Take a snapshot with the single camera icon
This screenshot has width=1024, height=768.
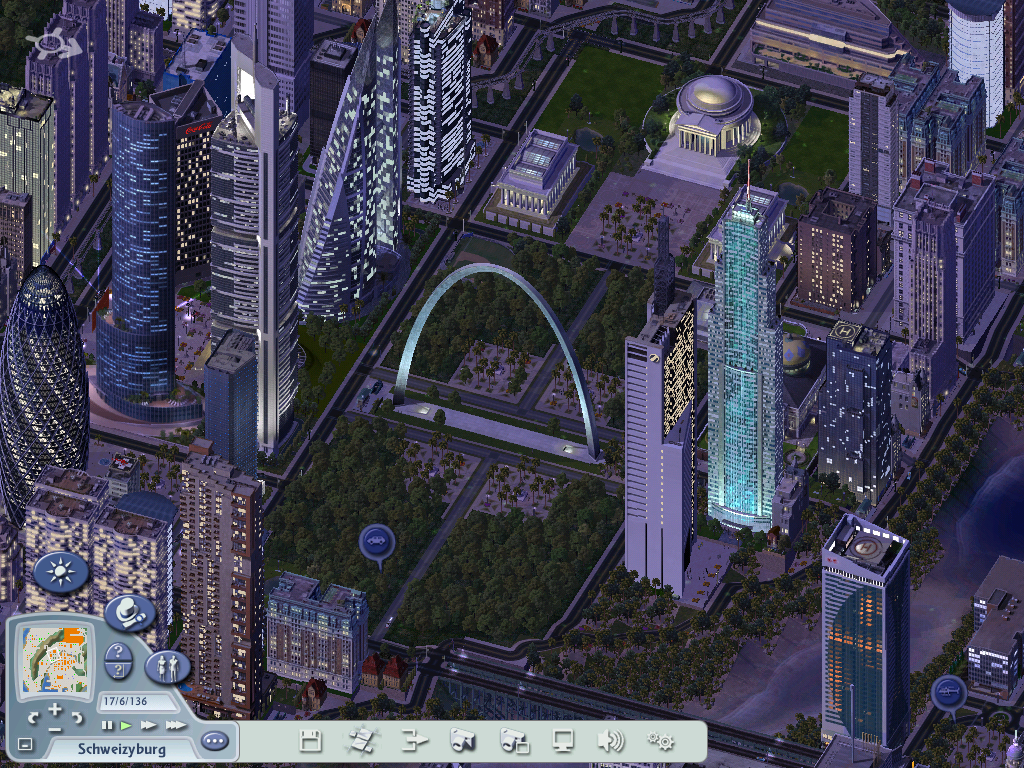[462, 741]
